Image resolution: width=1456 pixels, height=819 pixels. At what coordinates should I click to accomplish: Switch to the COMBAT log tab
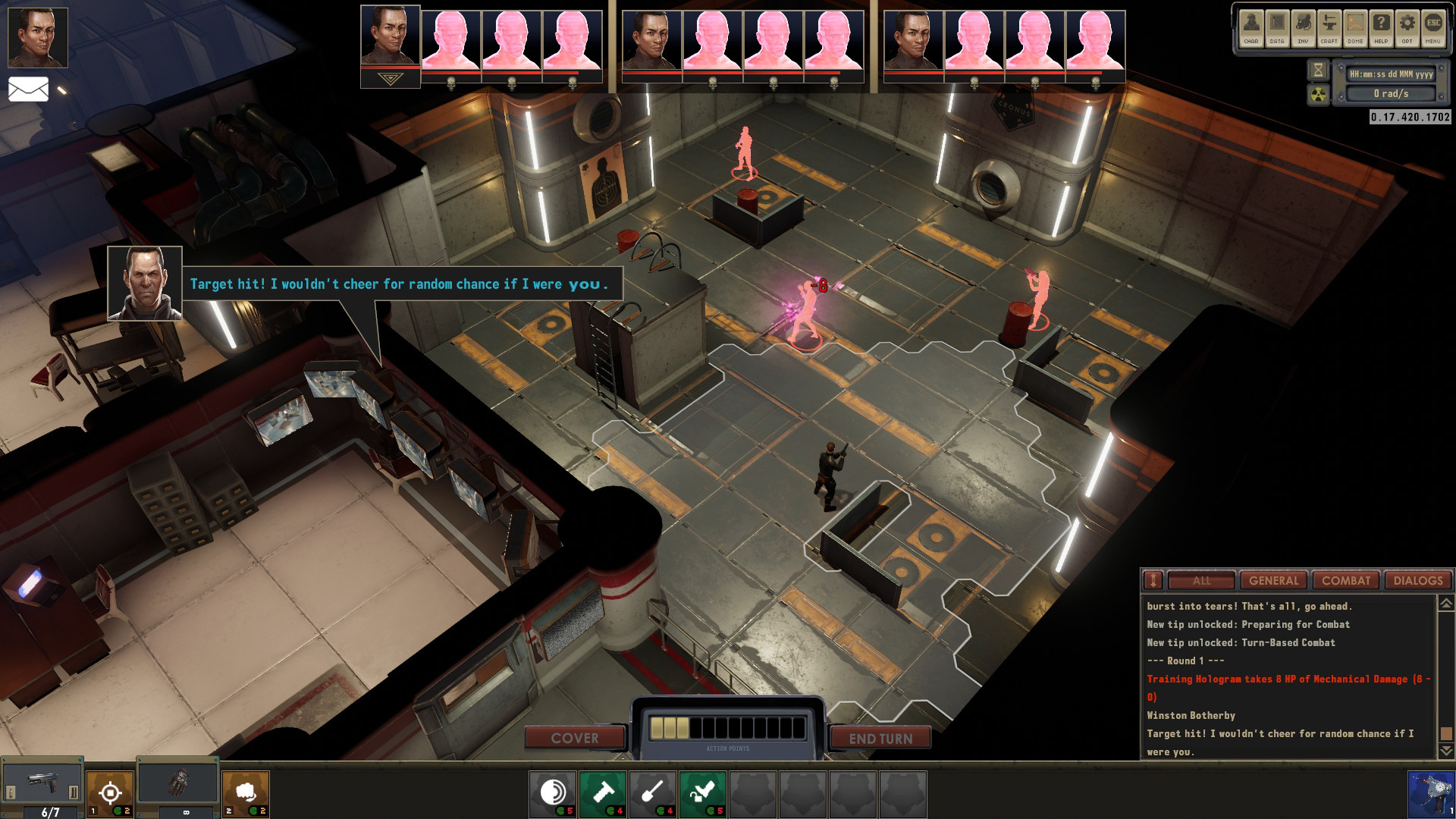[x=1346, y=581]
